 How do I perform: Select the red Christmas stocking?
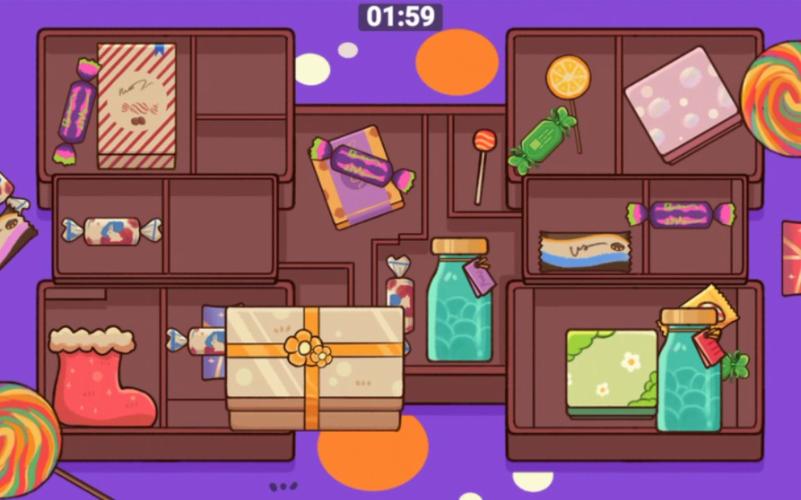pyautogui.click(x=99, y=378)
